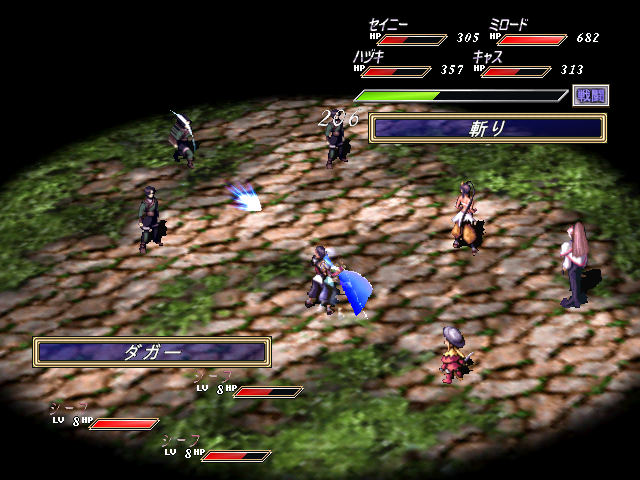Image resolution: width=640 pixels, height=480 pixels.
Task: Select the 斬り command box
Action: [487, 128]
